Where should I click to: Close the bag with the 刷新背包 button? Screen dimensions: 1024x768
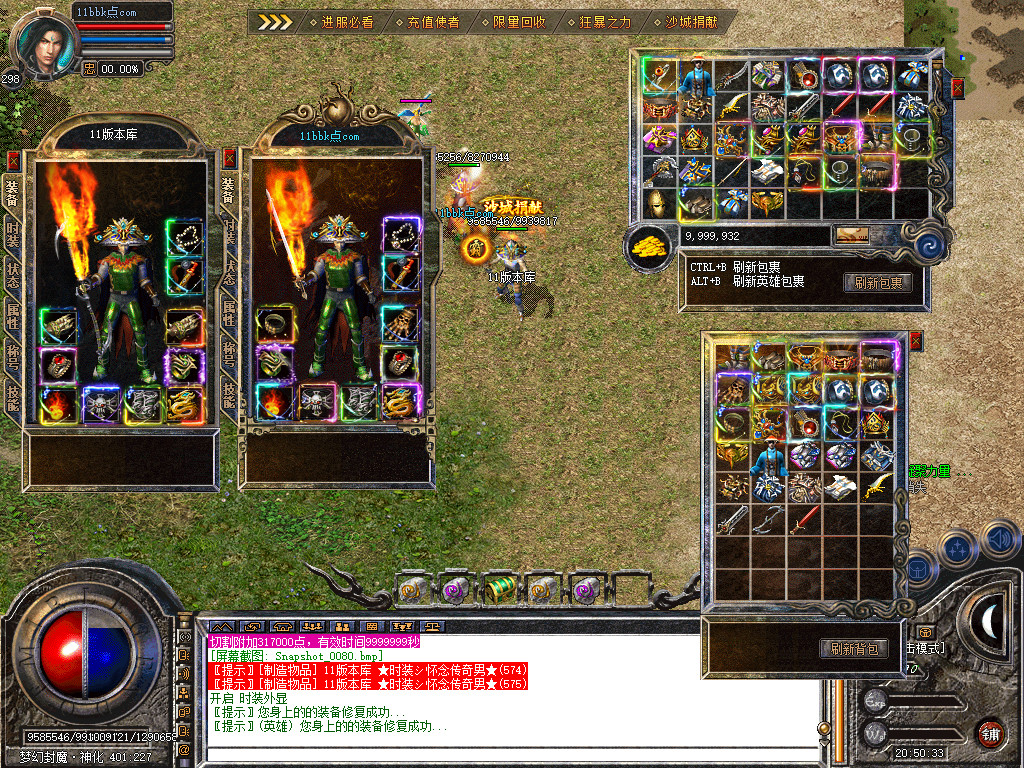[x=914, y=343]
